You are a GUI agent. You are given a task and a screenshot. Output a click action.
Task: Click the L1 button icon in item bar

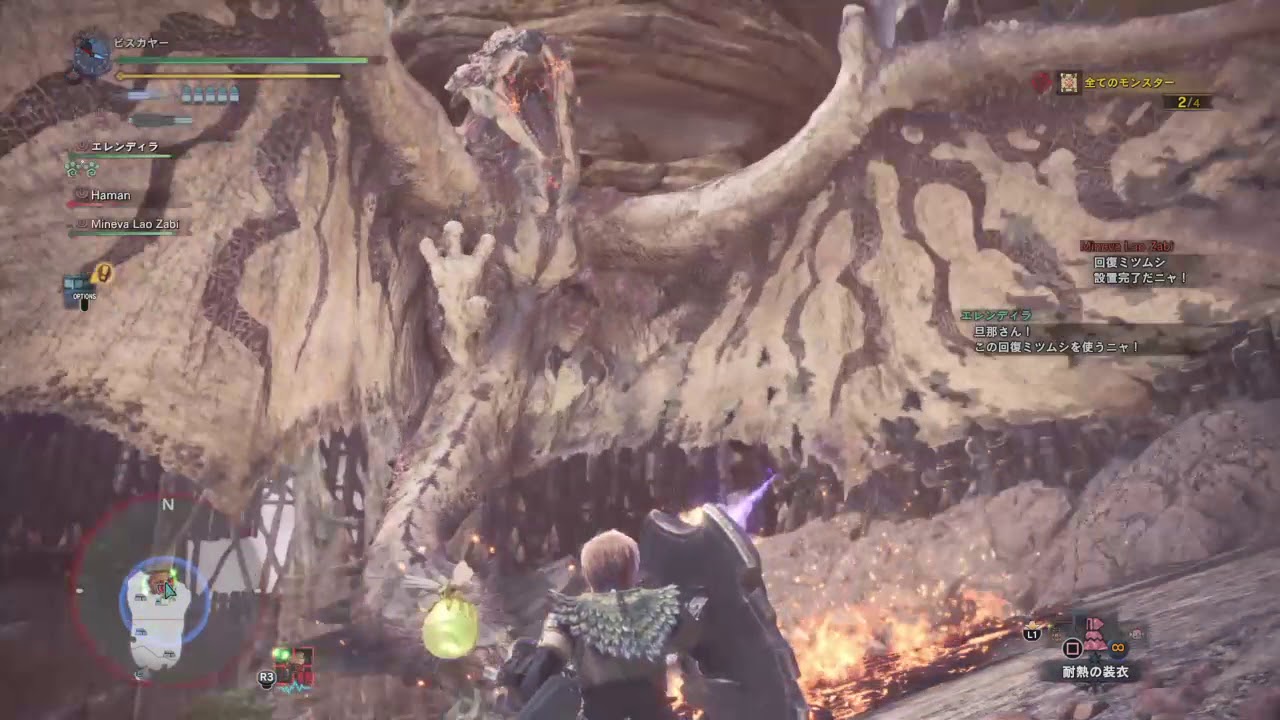(x=1031, y=634)
